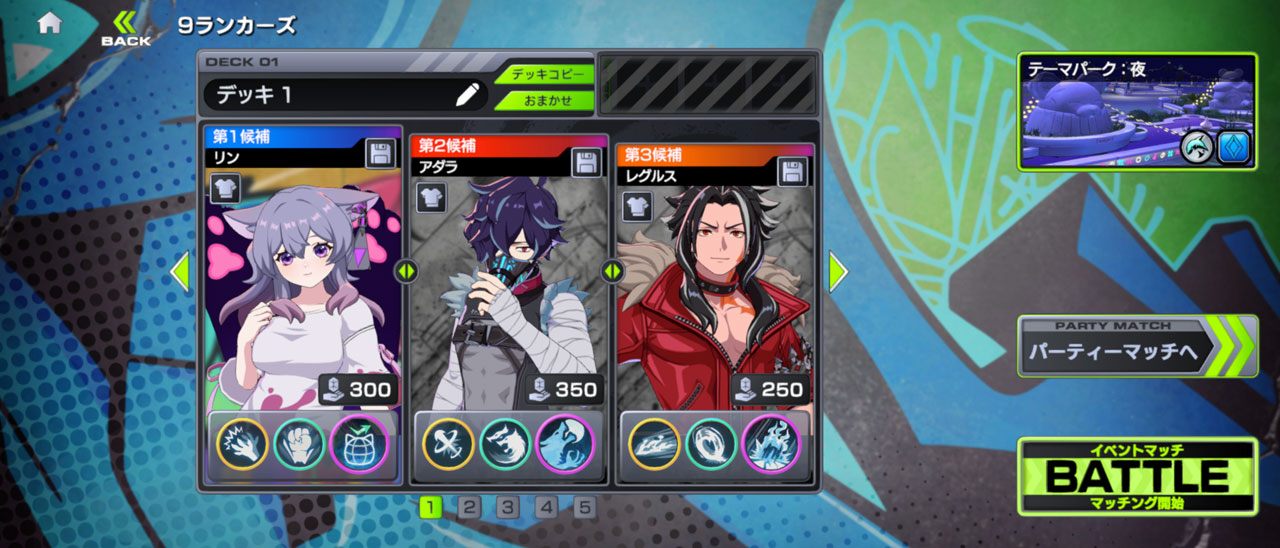Screen dimensions: 1280x548
Task: Choose the アダラ second candidate card
Action: tap(508, 290)
